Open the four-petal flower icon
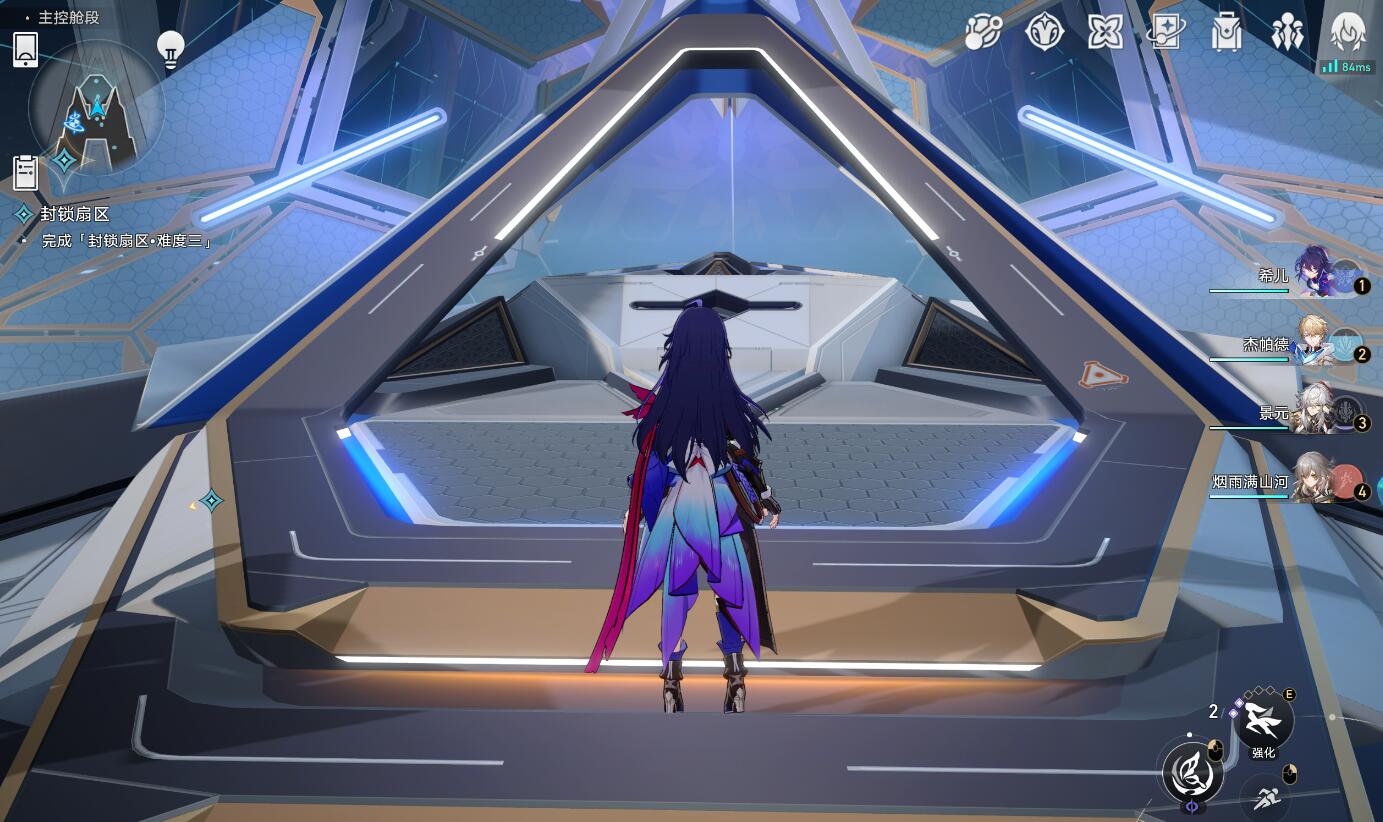Screen dimensions: 1383x822 click(1105, 33)
